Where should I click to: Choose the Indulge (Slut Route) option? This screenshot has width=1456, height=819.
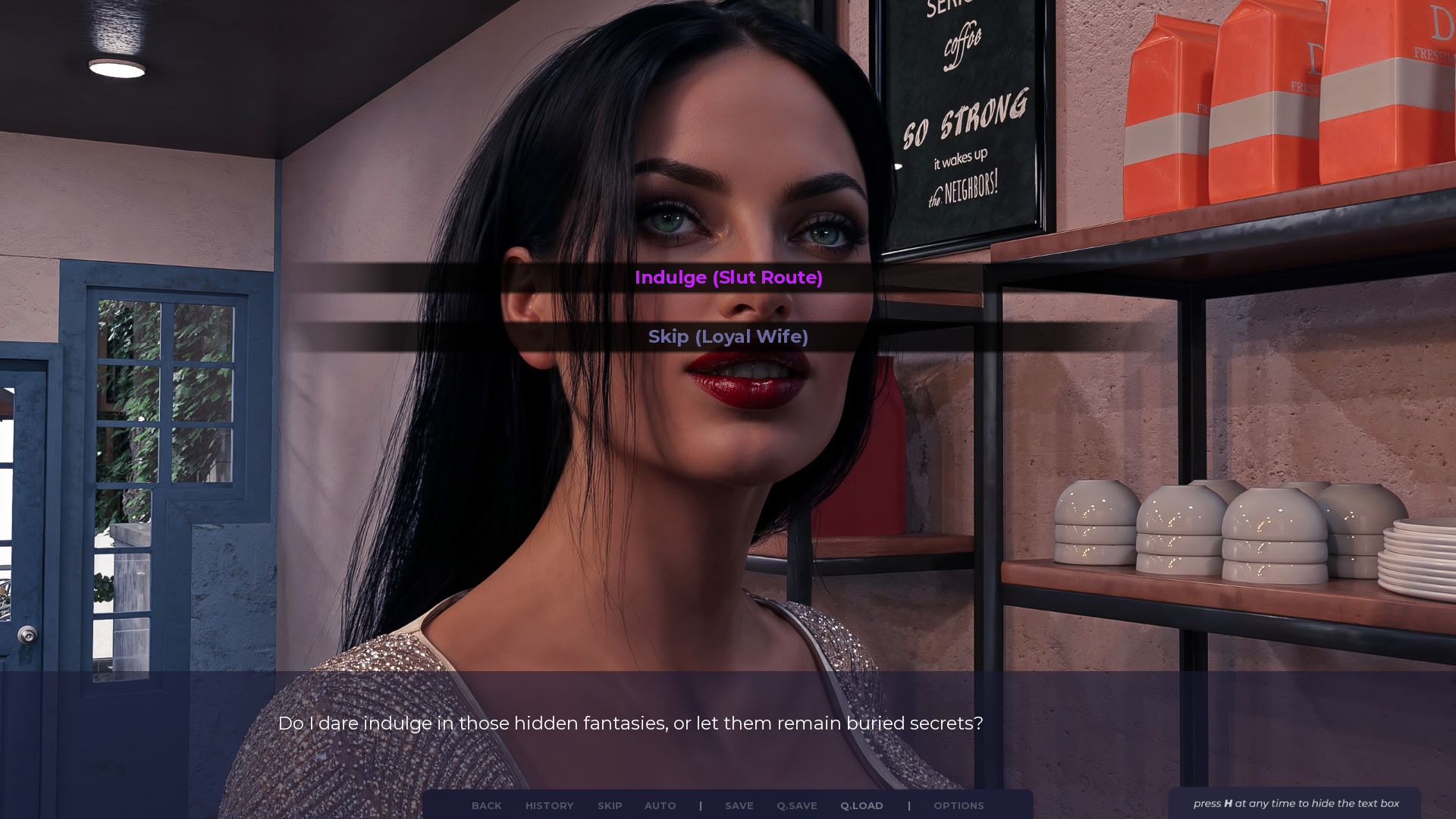(x=728, y=278)
